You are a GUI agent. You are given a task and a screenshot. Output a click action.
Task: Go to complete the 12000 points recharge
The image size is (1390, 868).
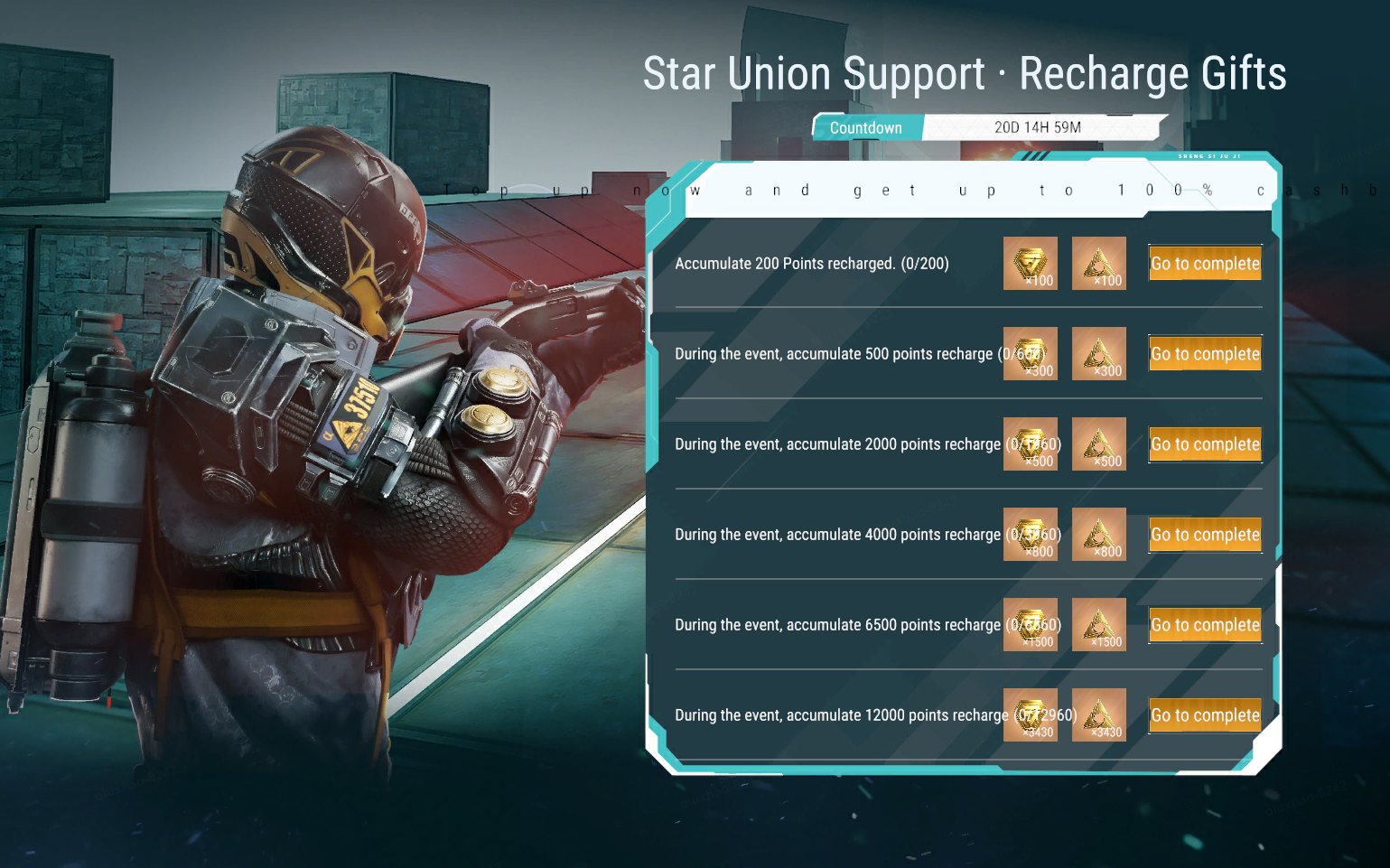(x=1205, y=715)
